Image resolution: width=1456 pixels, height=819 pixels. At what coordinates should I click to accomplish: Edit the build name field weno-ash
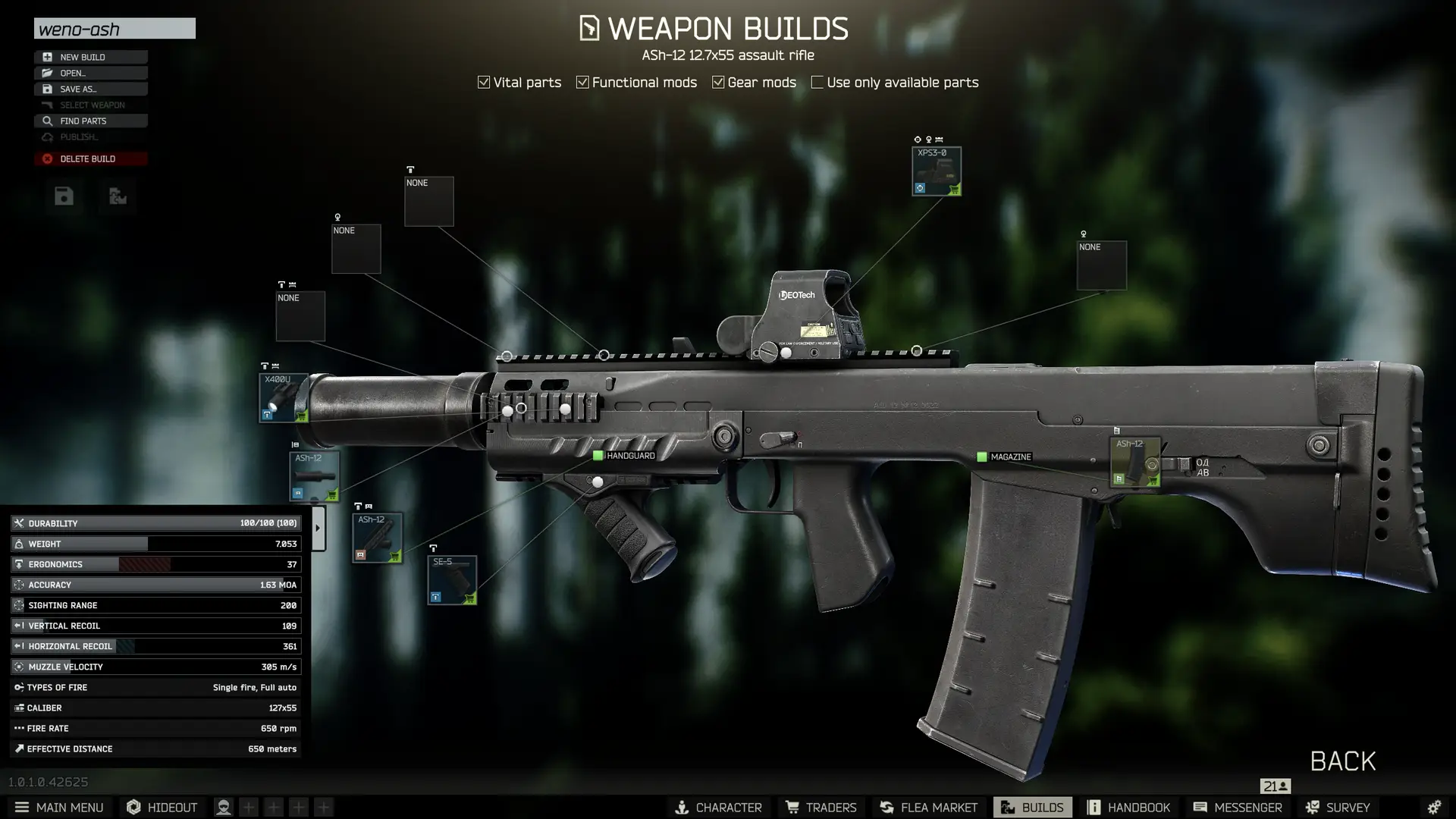tap(115, 29)
